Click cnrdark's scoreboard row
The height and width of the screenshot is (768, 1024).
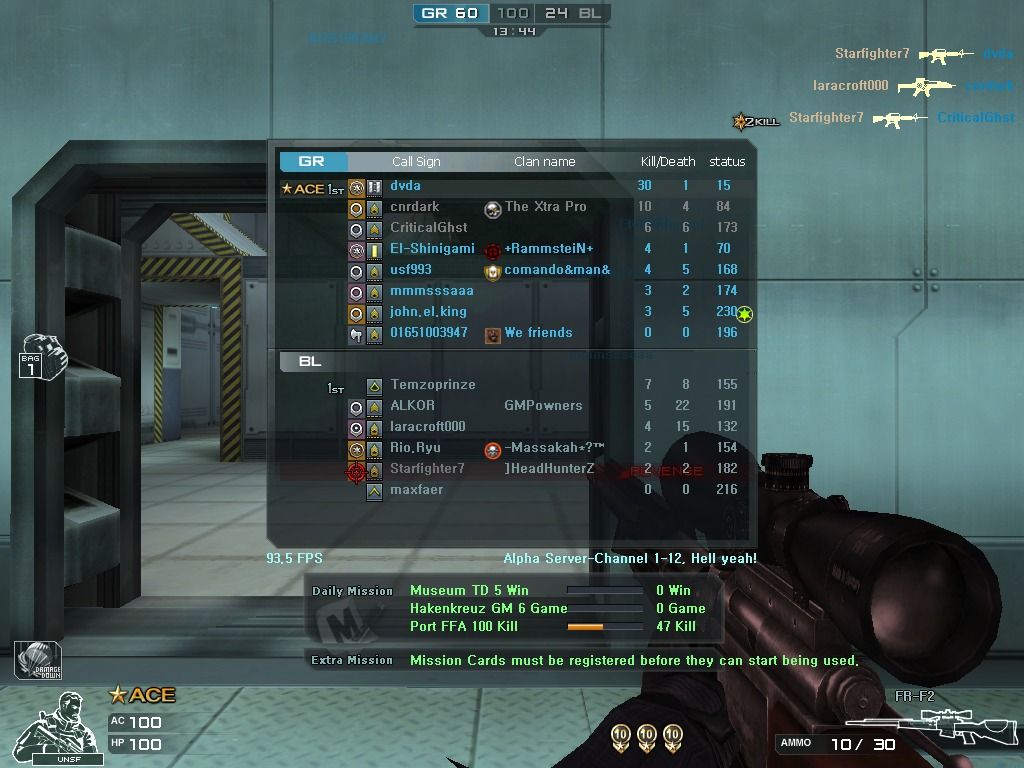(414, 207)
